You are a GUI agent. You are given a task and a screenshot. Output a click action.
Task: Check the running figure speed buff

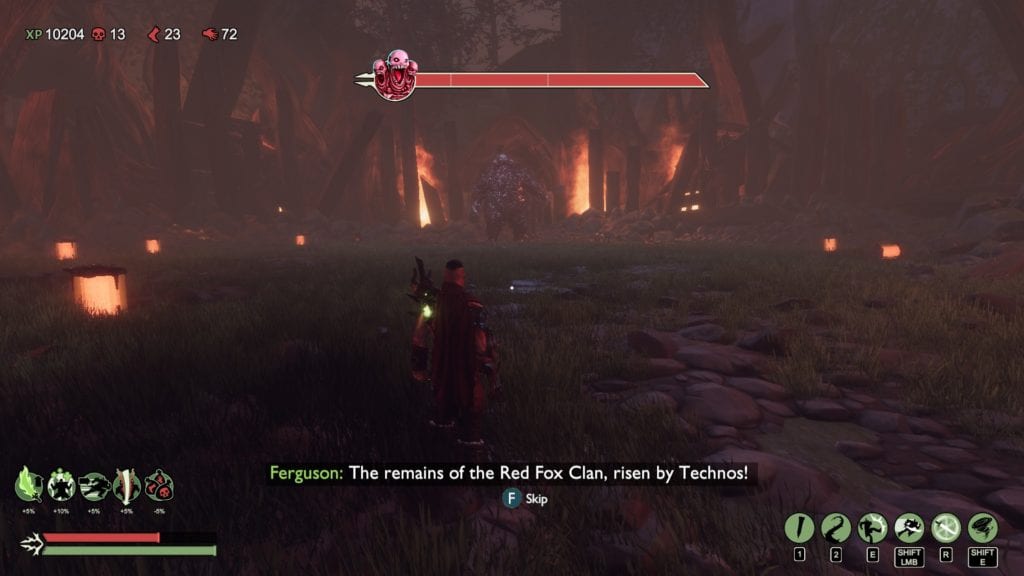[93, 485]
